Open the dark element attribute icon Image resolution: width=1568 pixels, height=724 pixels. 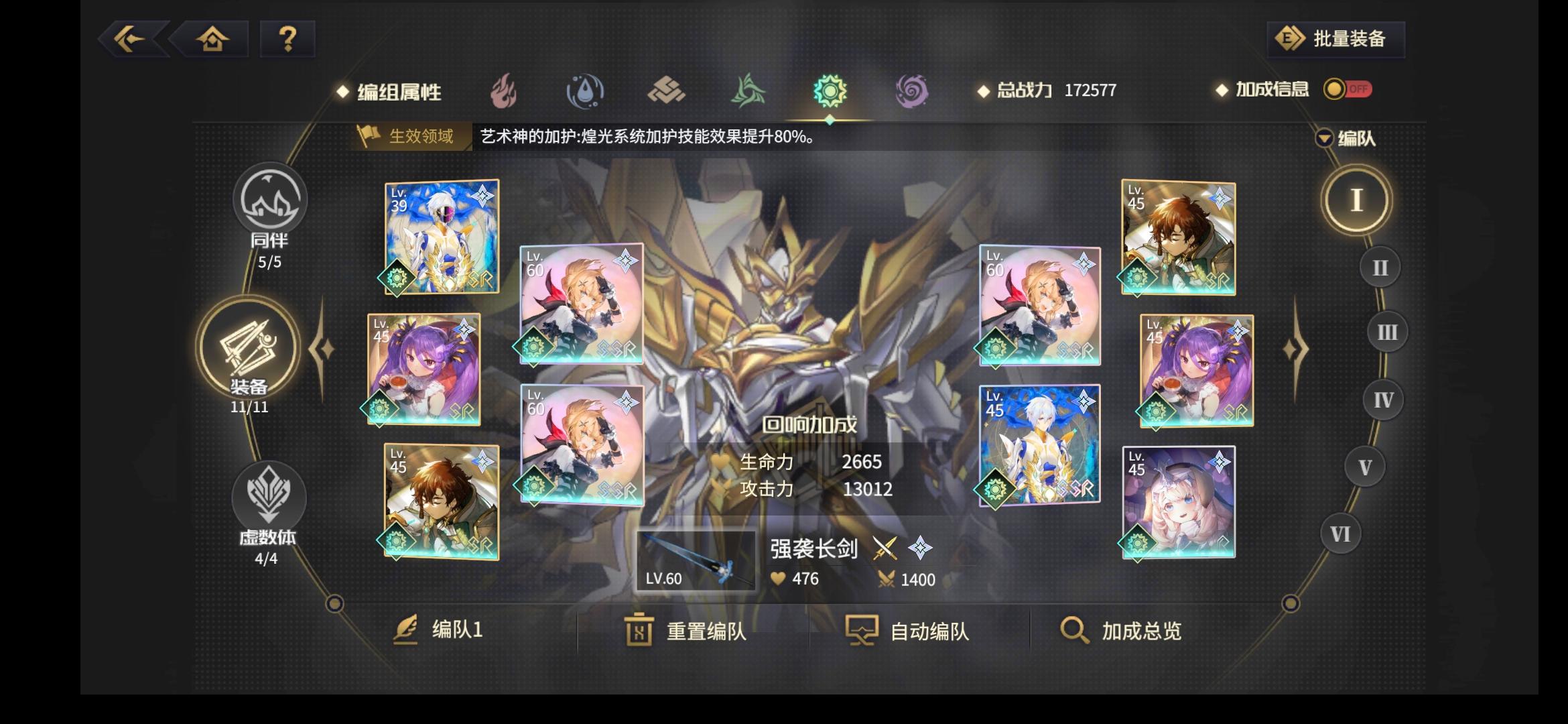[x=911, y=93]
